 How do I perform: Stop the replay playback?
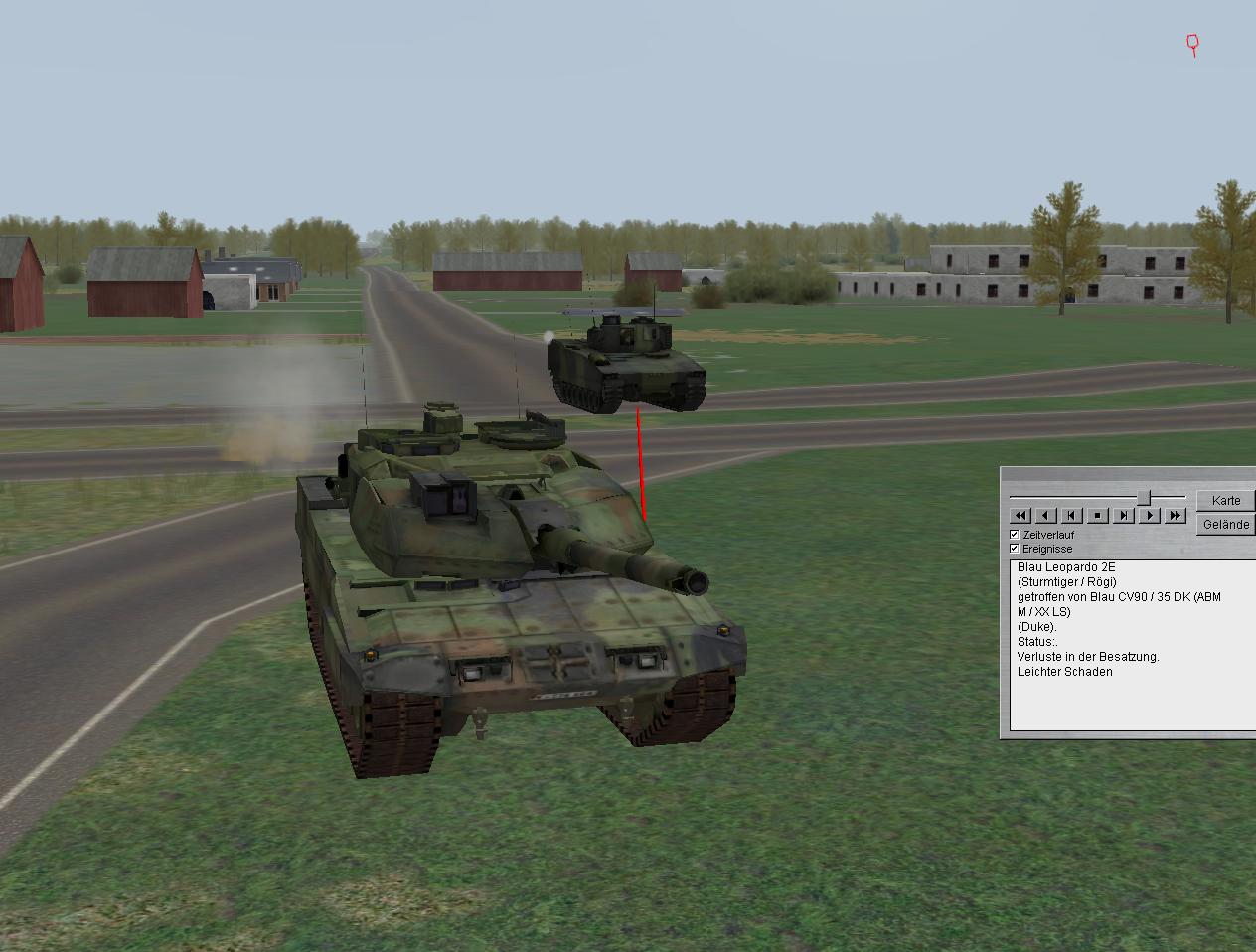pyautogui.click(x=1098, y=515)
